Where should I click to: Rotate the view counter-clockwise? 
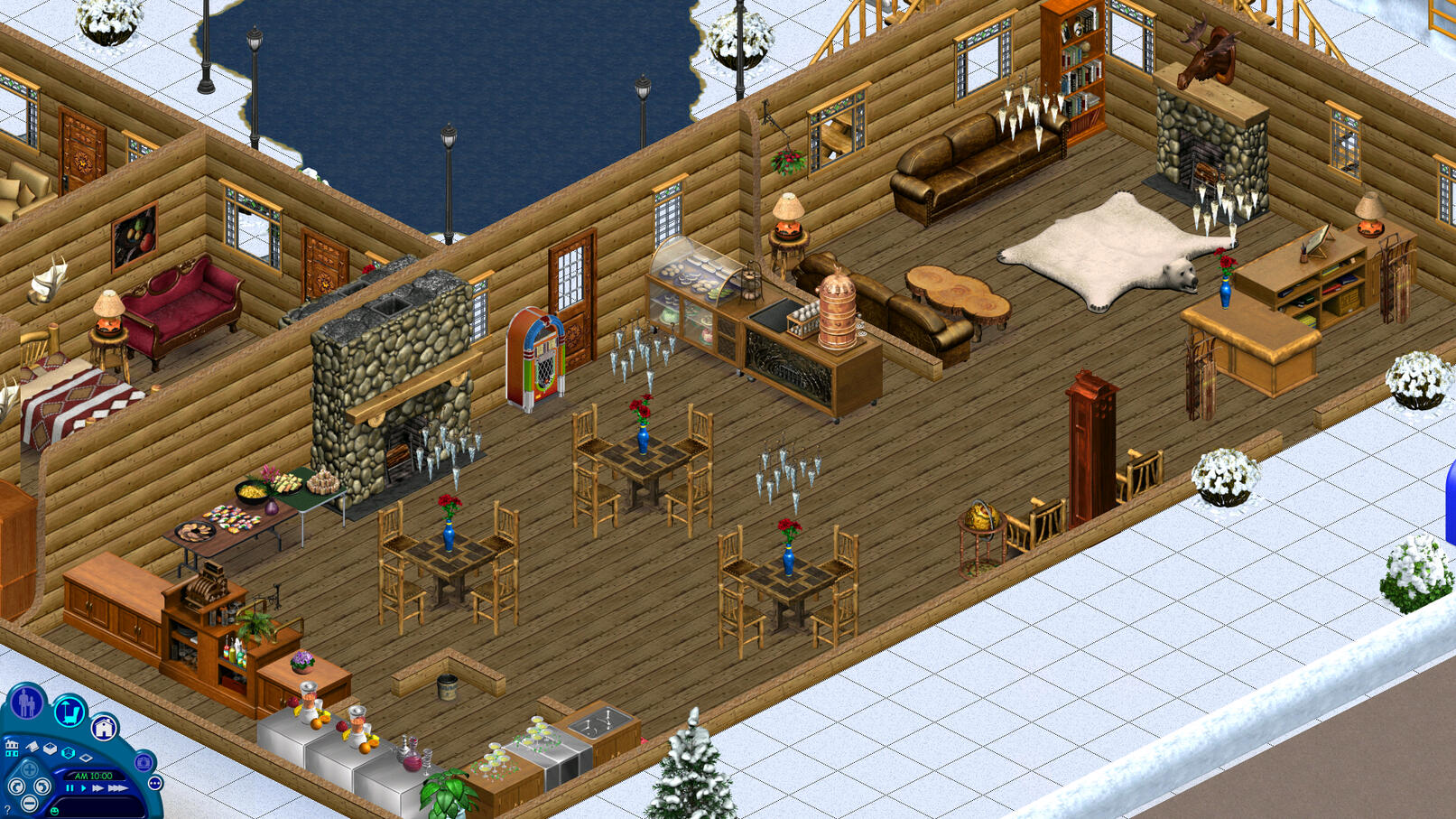point(15,786)
